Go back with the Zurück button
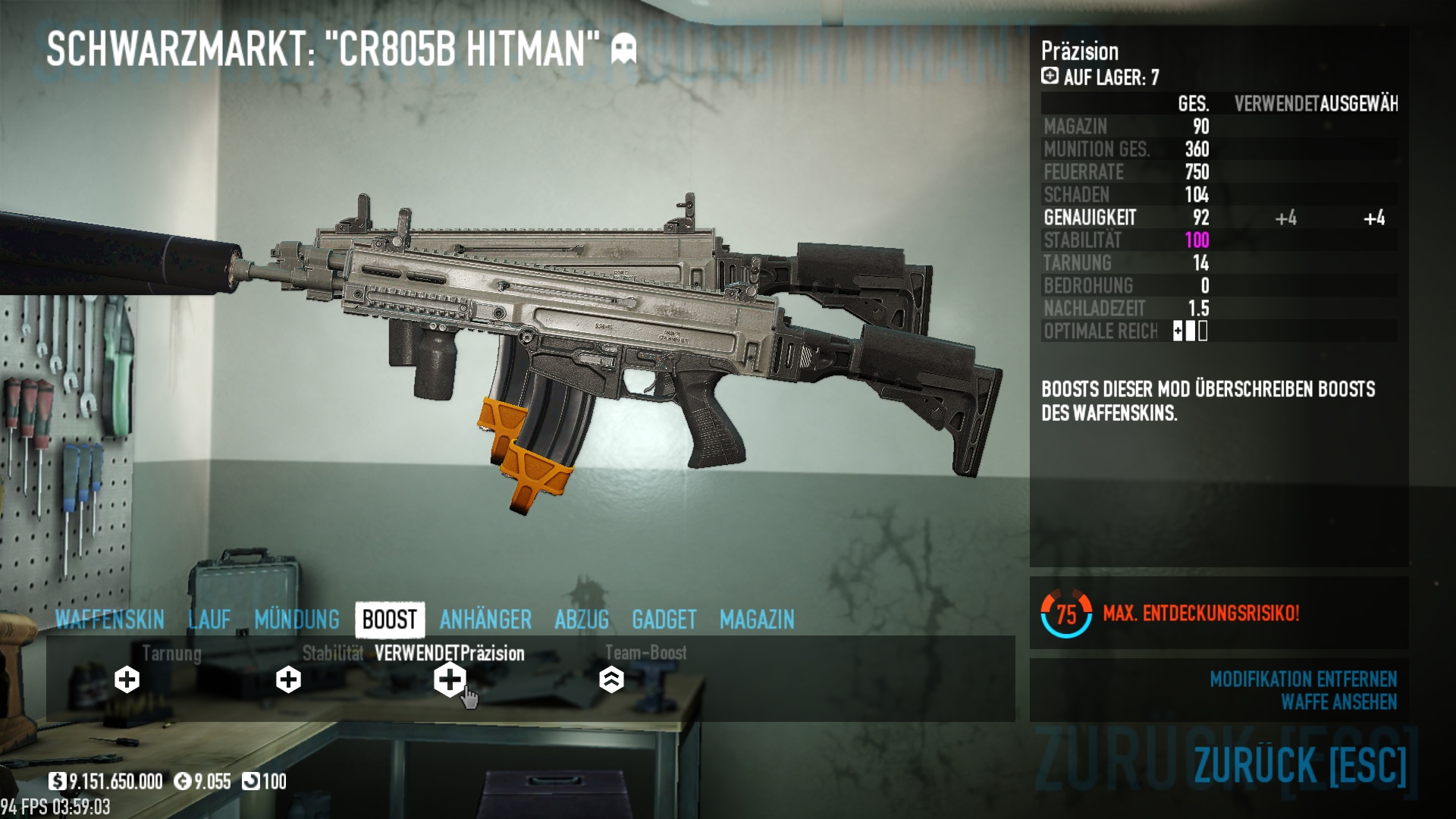Screen dimensions: 1456x819 (1300, 764)
